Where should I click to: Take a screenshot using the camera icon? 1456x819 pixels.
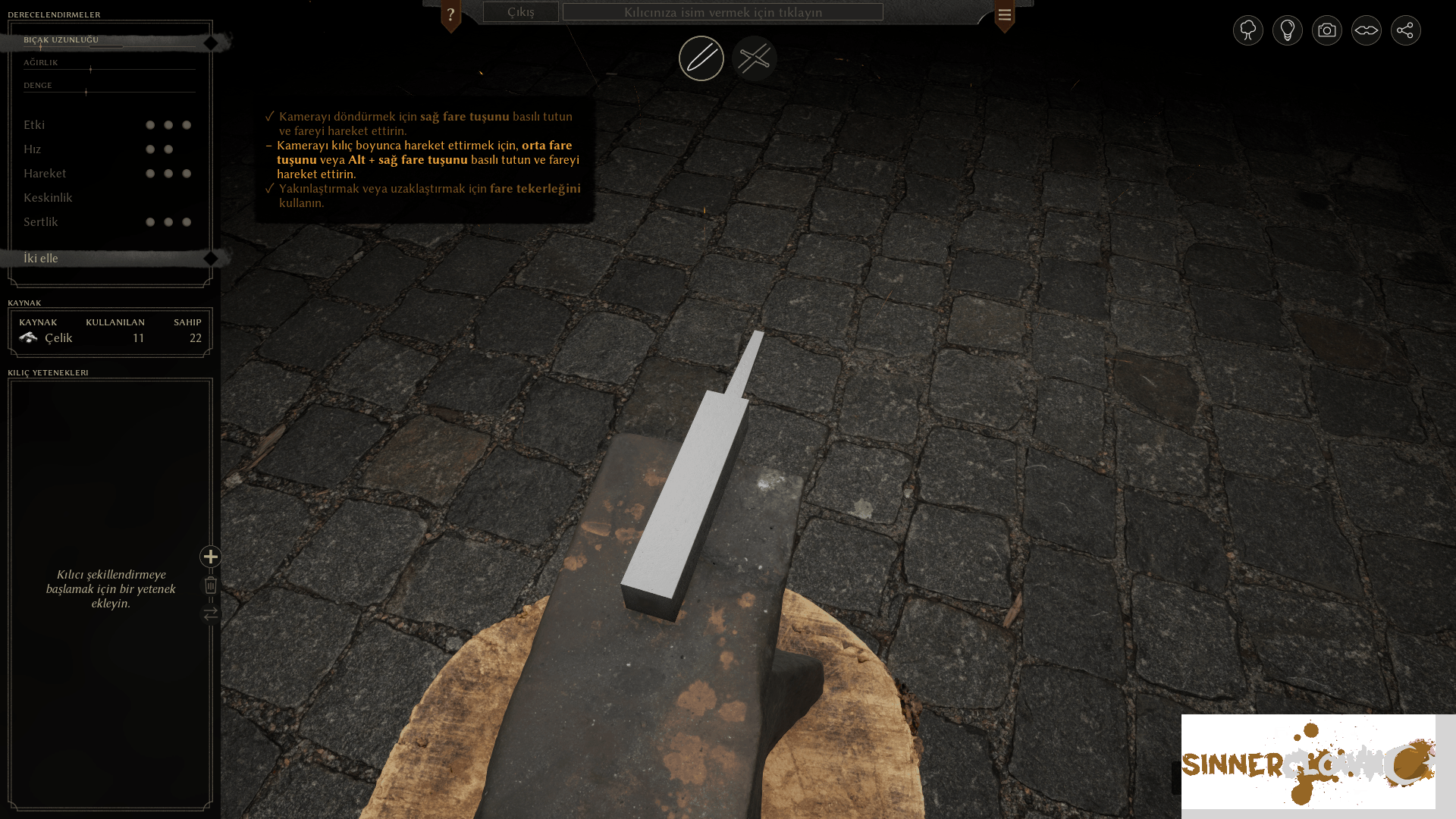(1326, 30)
